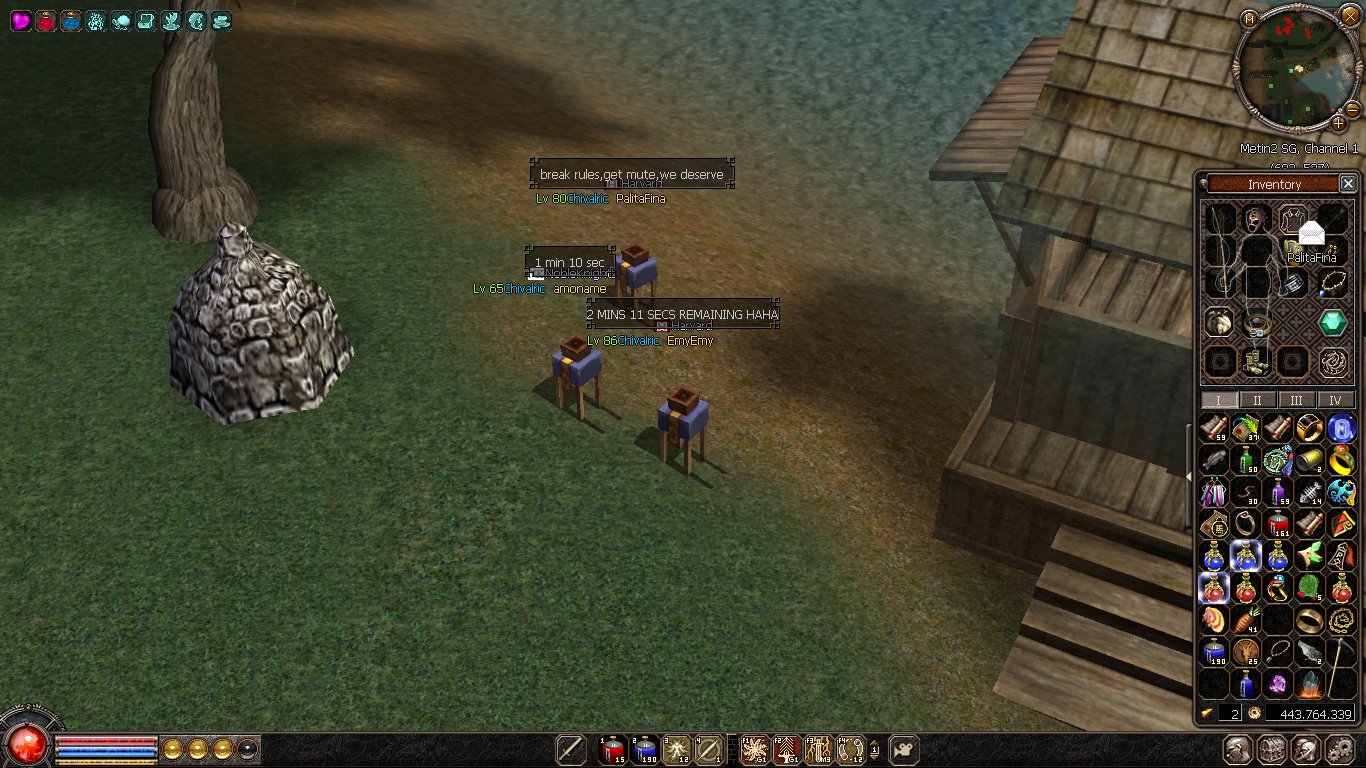Open the chest icon button in the taskbar
This screenshot has width=1366, height=768.
(x=1272, y=749)
